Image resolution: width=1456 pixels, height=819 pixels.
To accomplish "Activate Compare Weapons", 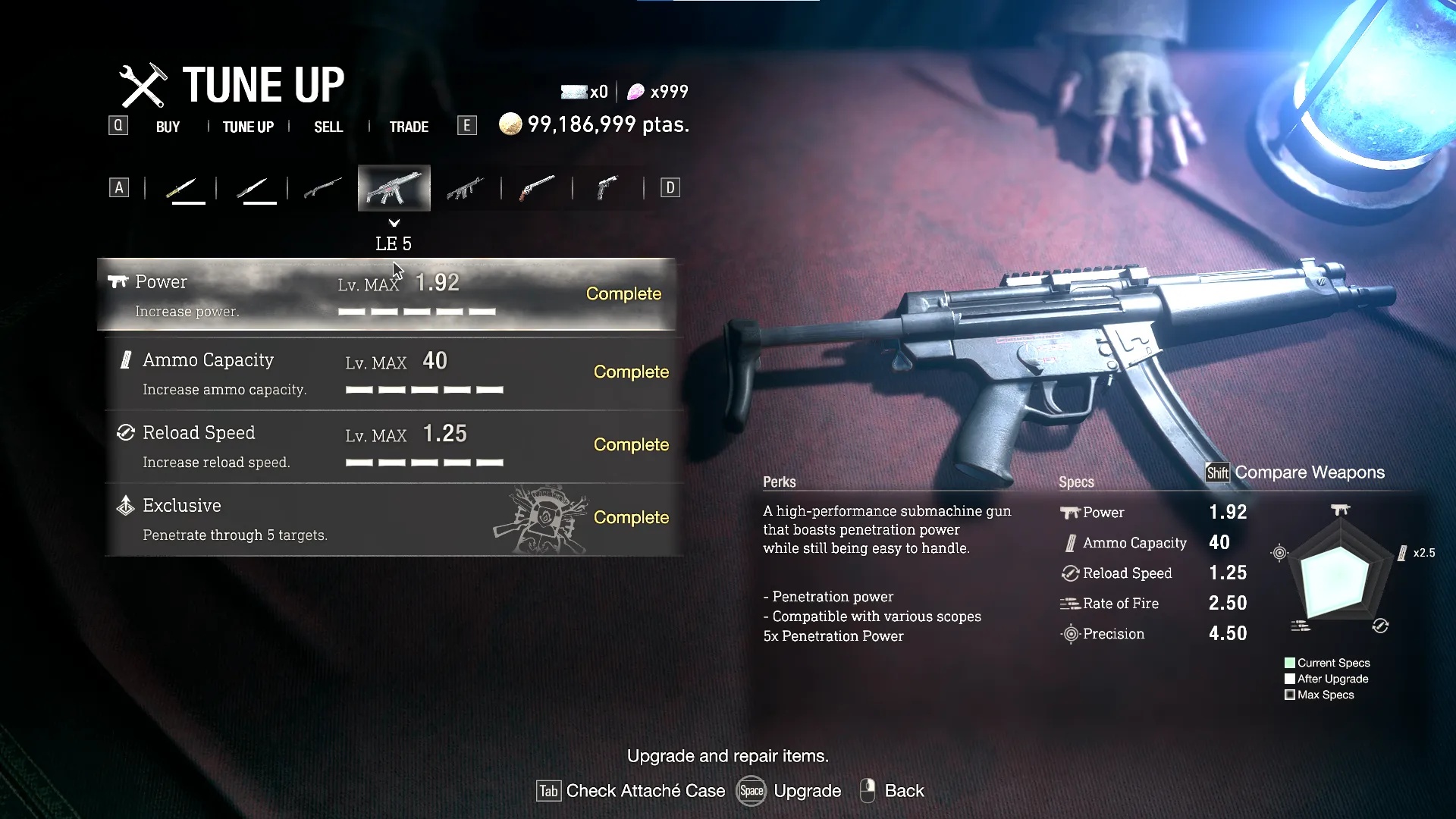I will pos(1295,472).
